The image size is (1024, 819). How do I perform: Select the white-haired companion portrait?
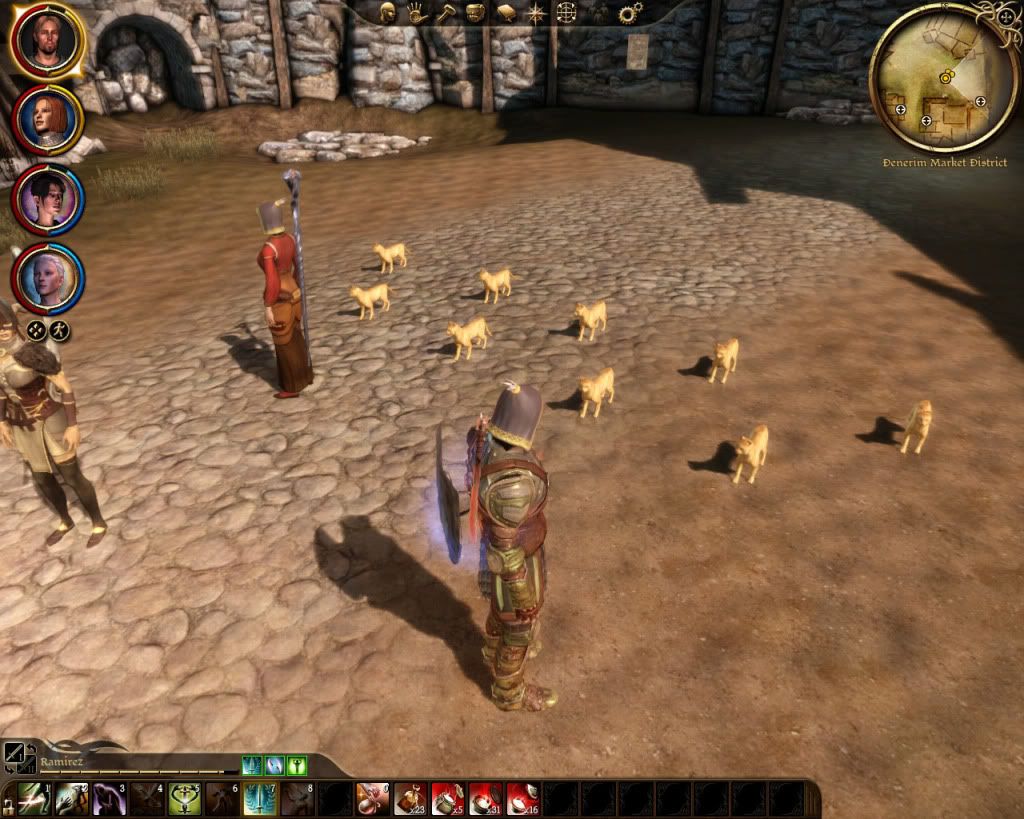[x=47, y=278]
